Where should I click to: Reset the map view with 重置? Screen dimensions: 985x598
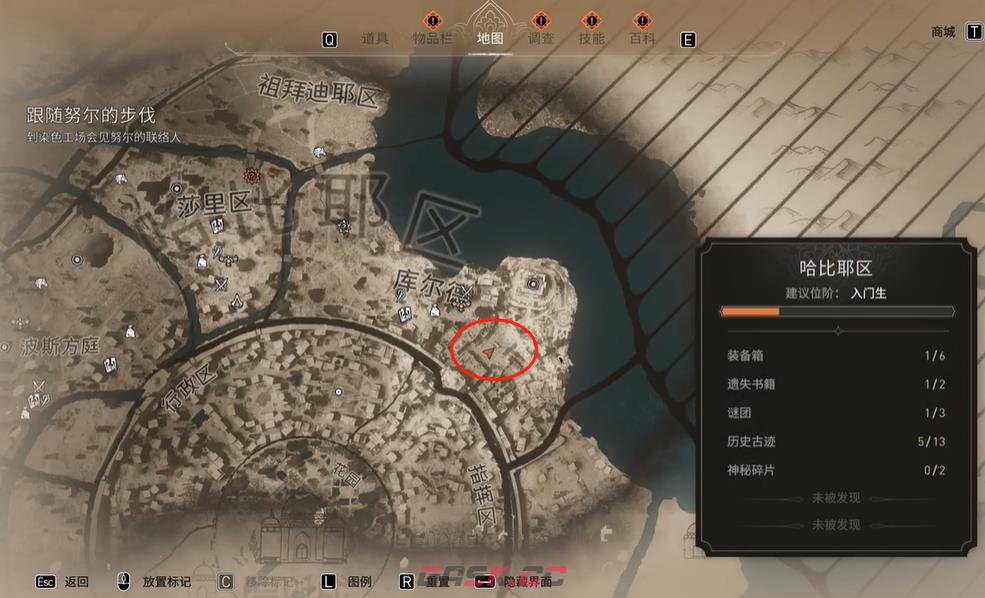point(437,581)
